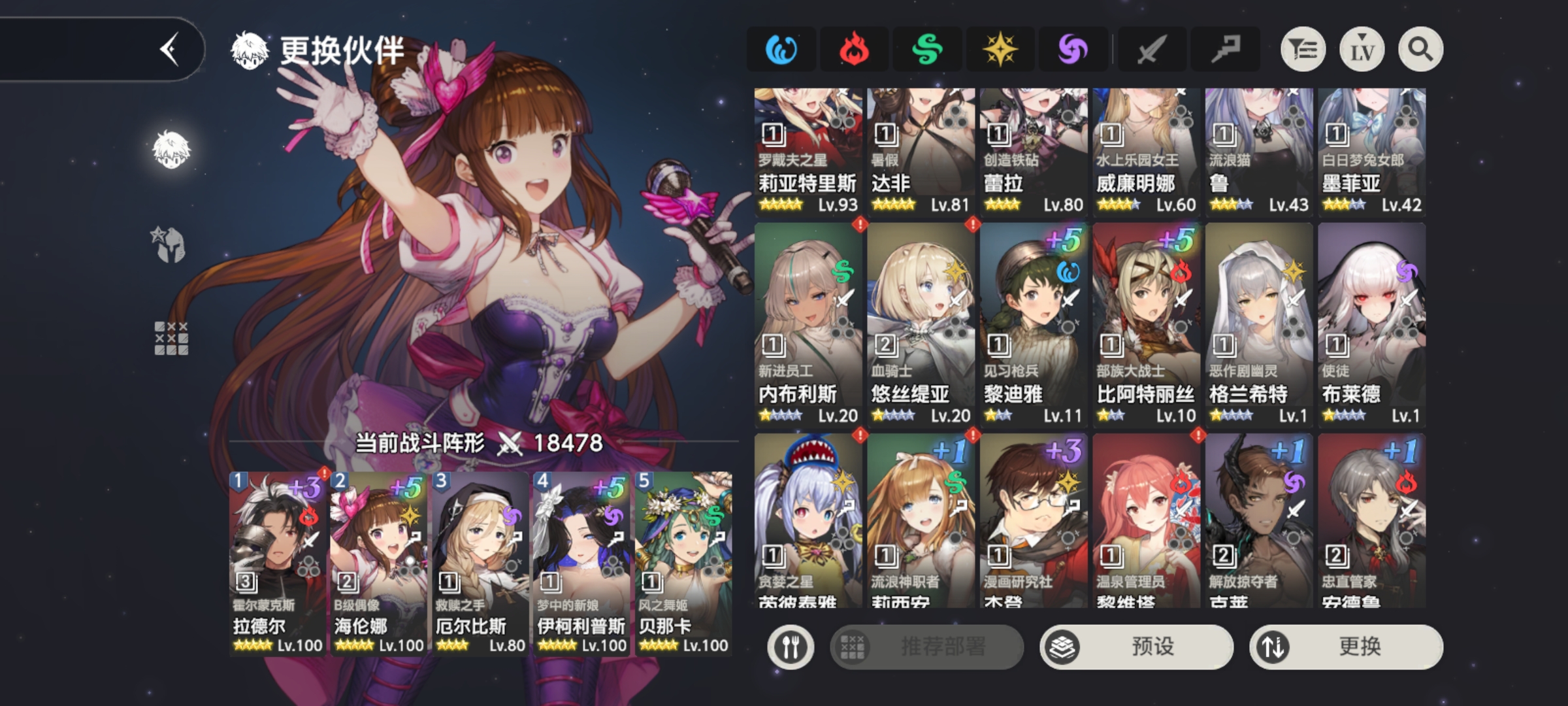Click the 更换 swap button

tap(1346, 647)
